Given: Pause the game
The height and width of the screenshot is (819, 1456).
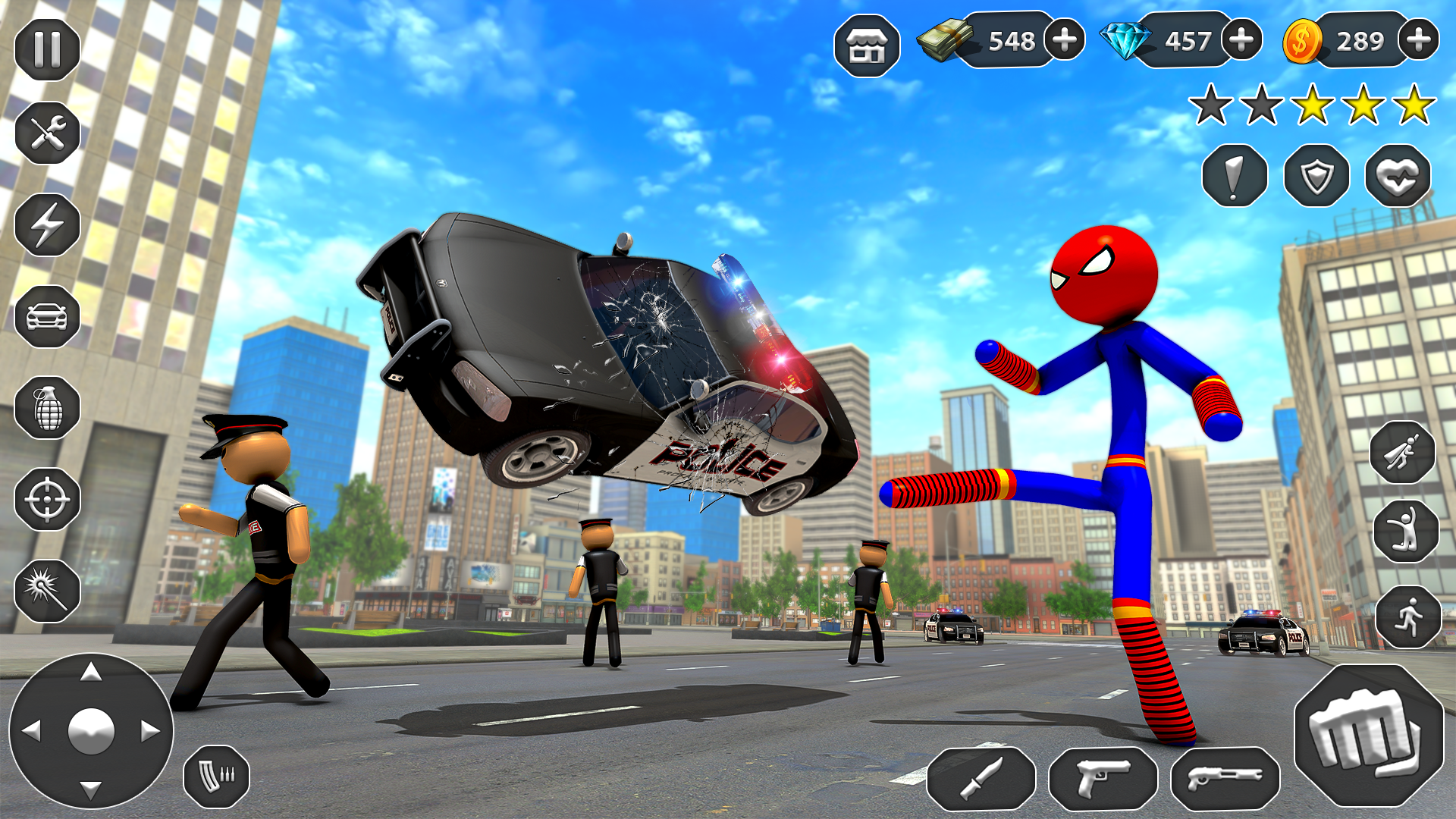Looking at the screenshot, I should (x=47, y=47).
